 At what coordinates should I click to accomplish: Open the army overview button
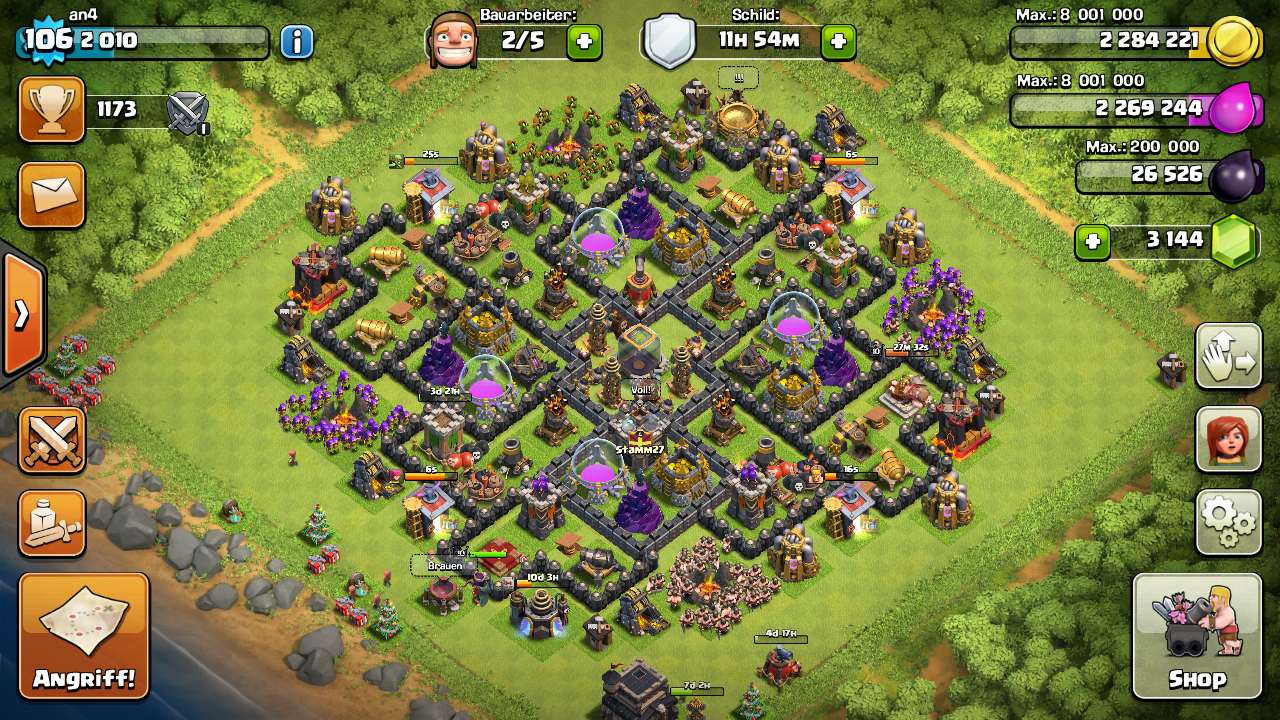[x=52, y=523]
